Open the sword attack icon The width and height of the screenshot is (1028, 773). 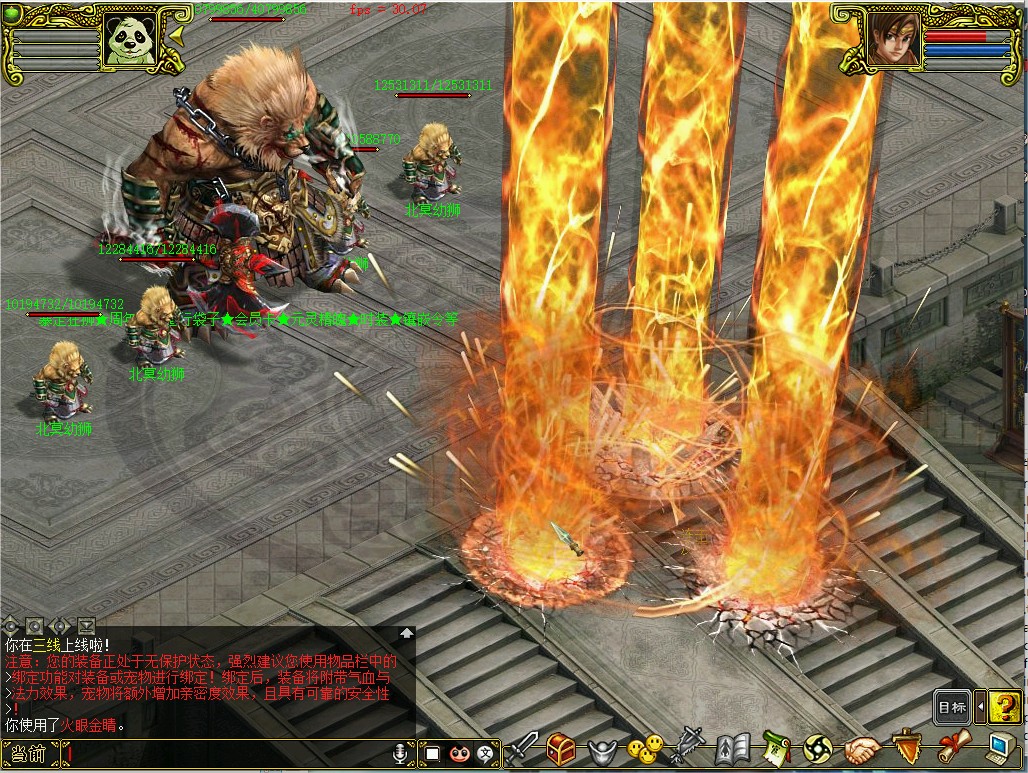tap(524, 749)
